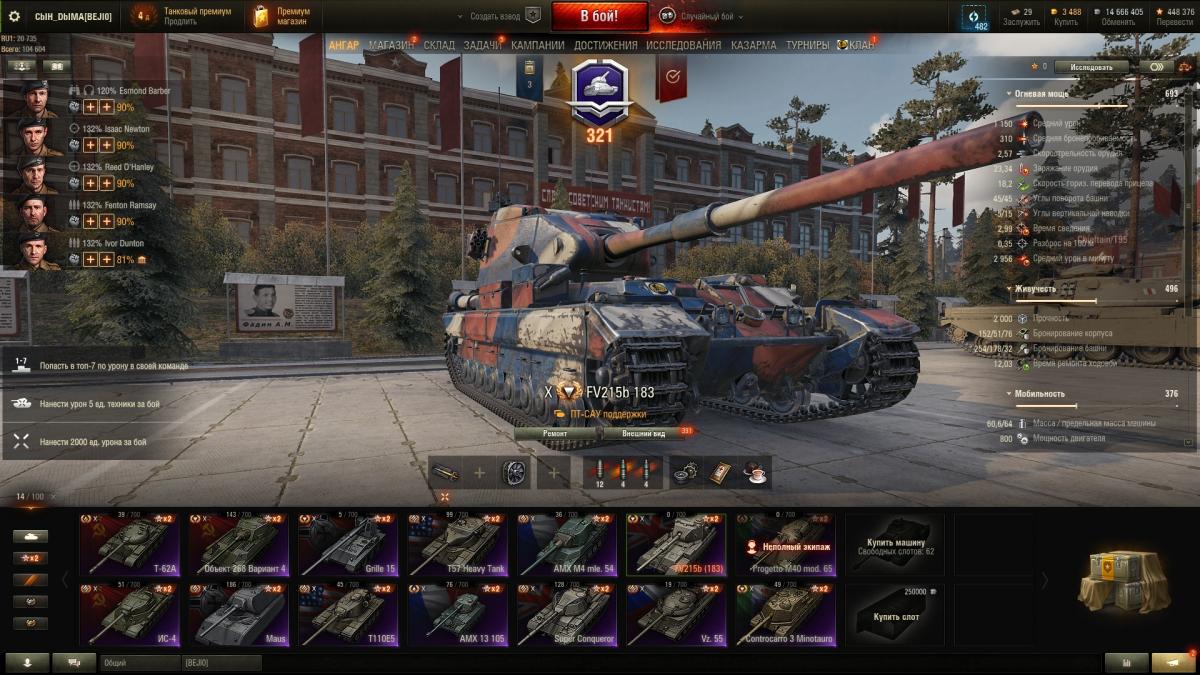Switch to the СКЛАД tab
1200x675 pixels.
[439, 46]
